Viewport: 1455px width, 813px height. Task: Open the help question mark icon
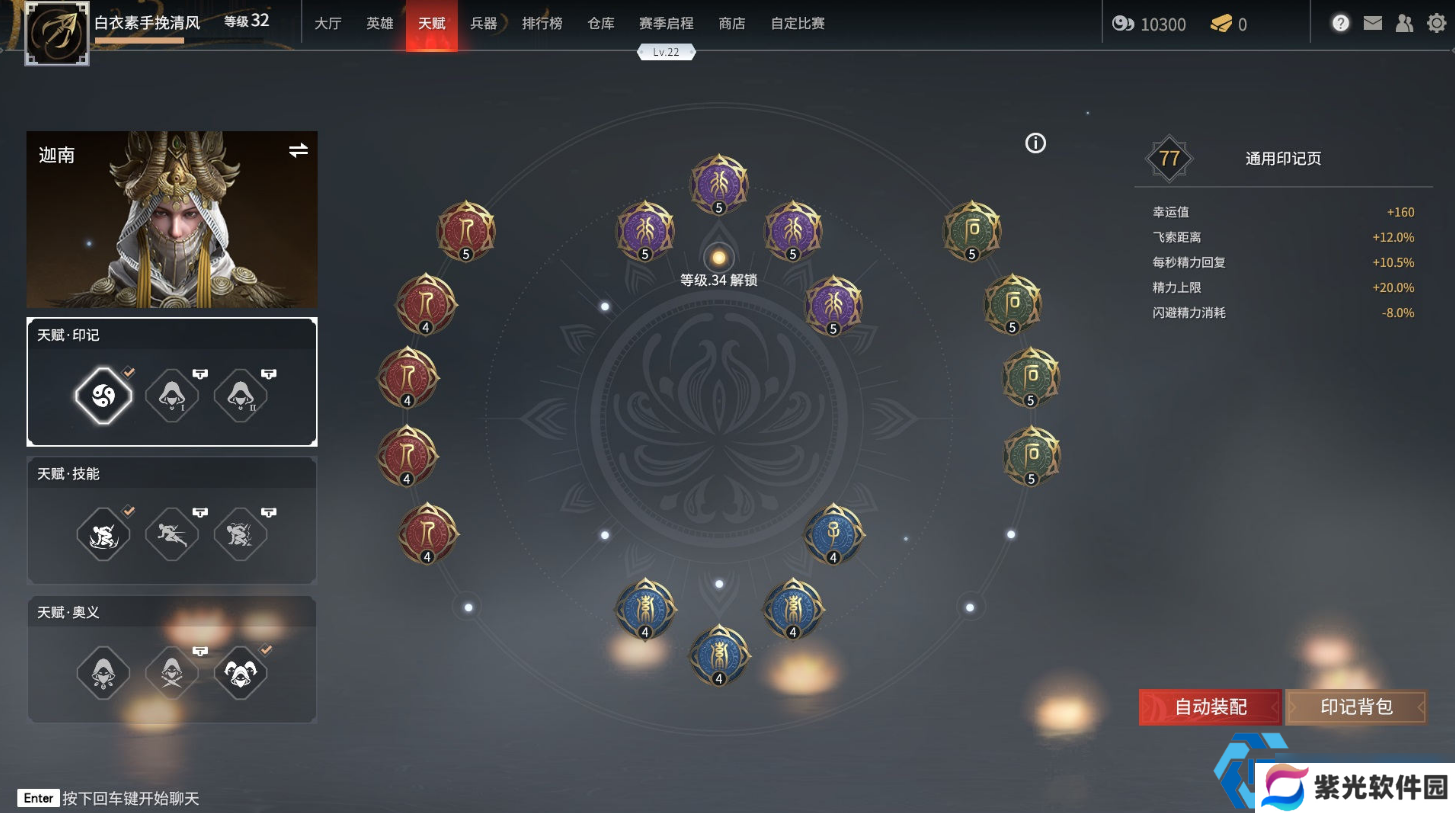1341,23
